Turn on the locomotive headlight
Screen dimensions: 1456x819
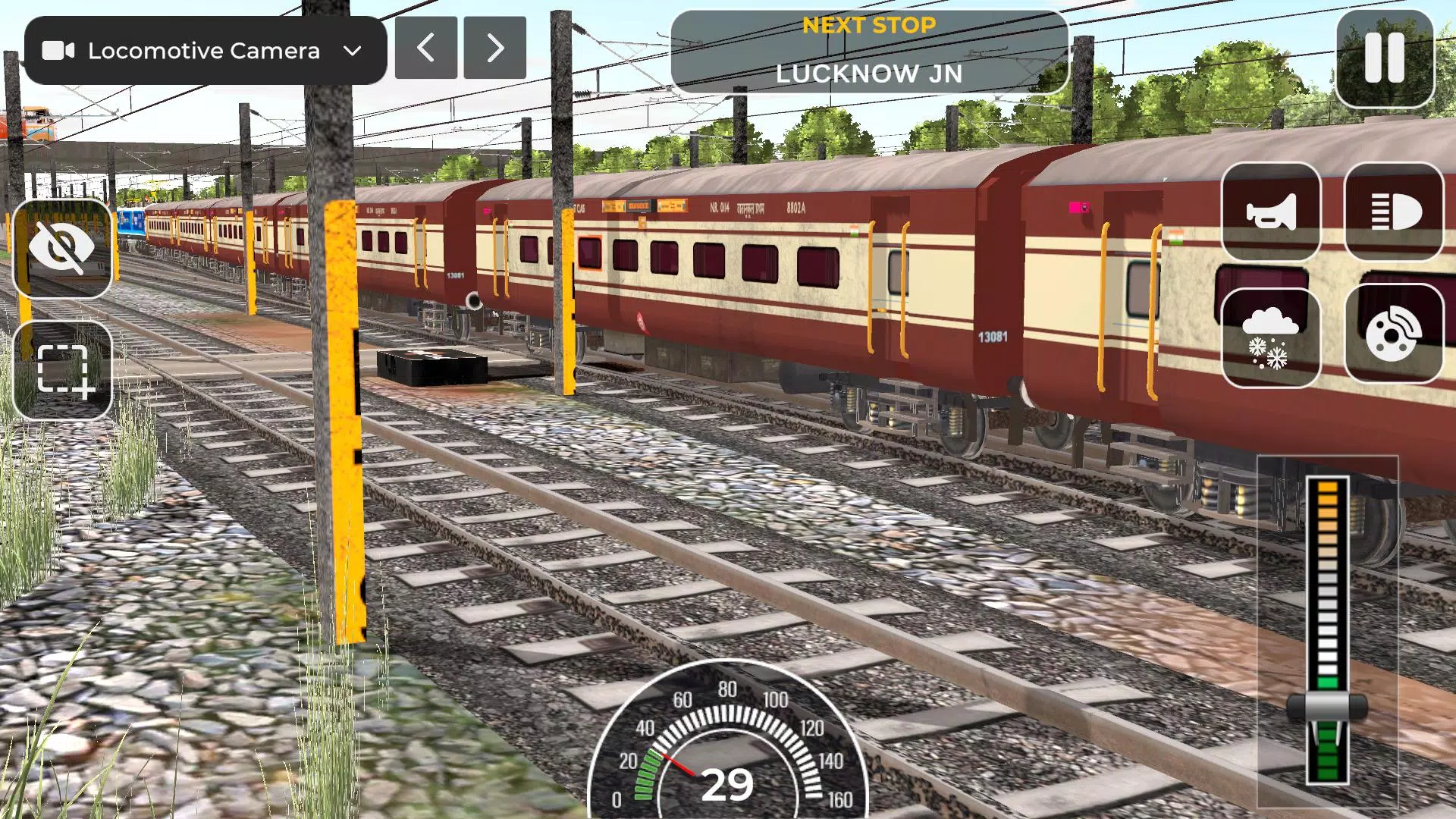click(1394, 210)
